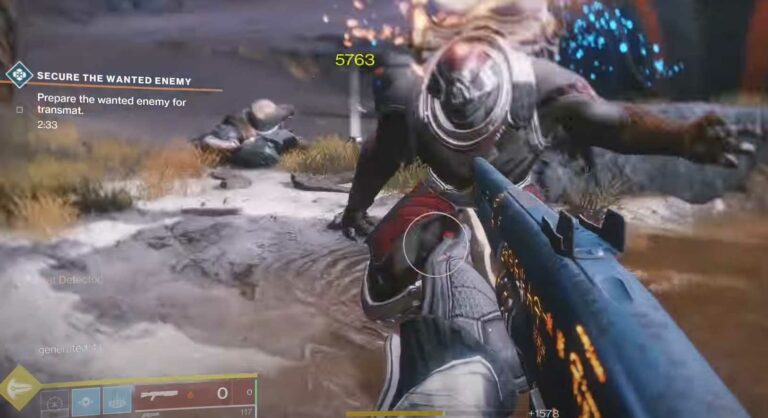The image size is (768, 418).
Task: Trigger the second blue ability icon
Action: [117, 400]
